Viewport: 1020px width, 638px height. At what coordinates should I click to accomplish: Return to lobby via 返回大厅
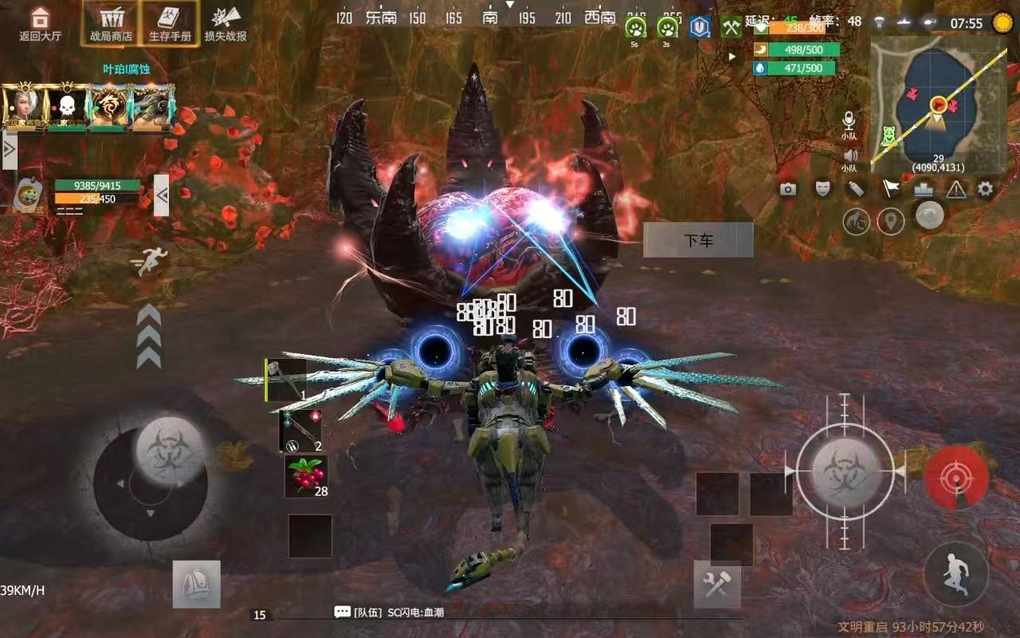click(39, 23)
